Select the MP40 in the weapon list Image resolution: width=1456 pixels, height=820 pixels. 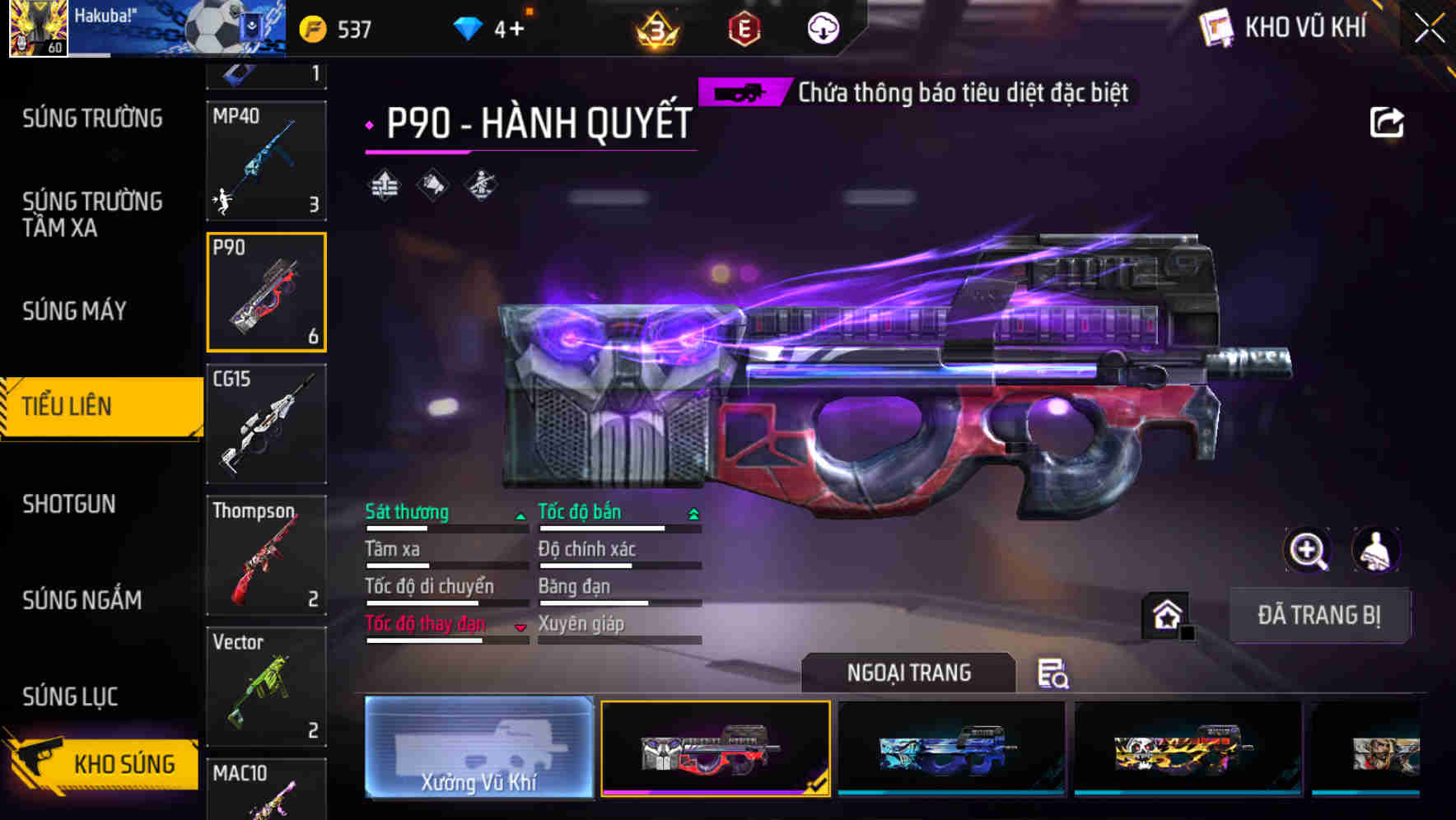[266, 161]
